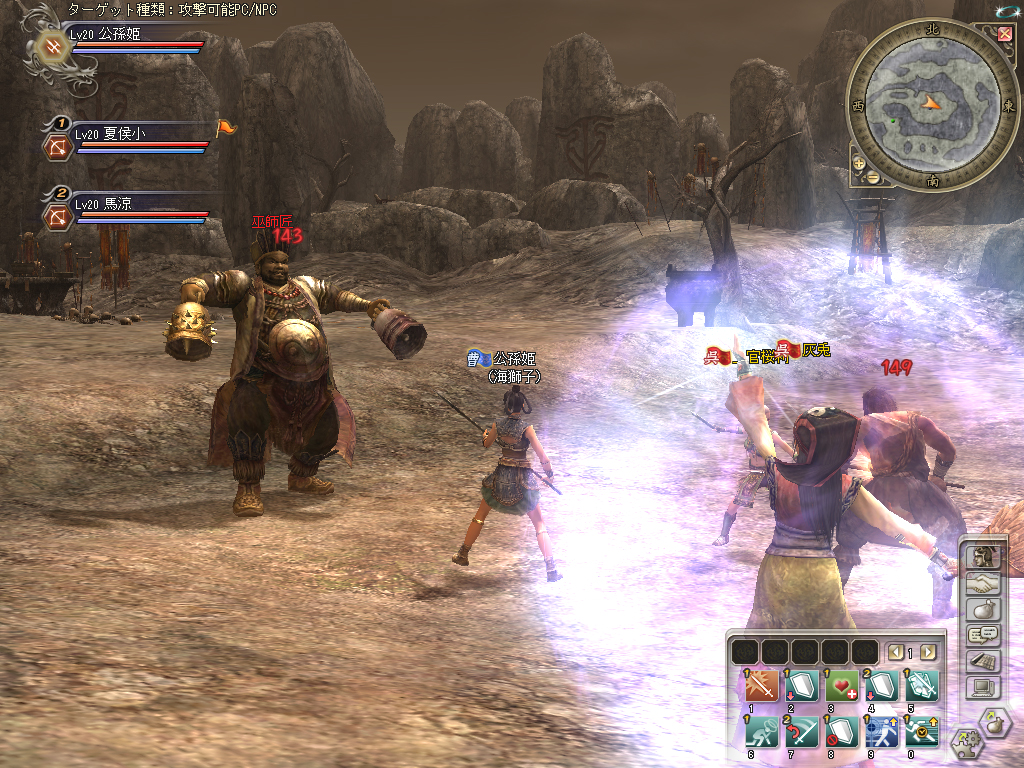Open the character portrait menu
1024x768 pixels.
tap(981, 557)
